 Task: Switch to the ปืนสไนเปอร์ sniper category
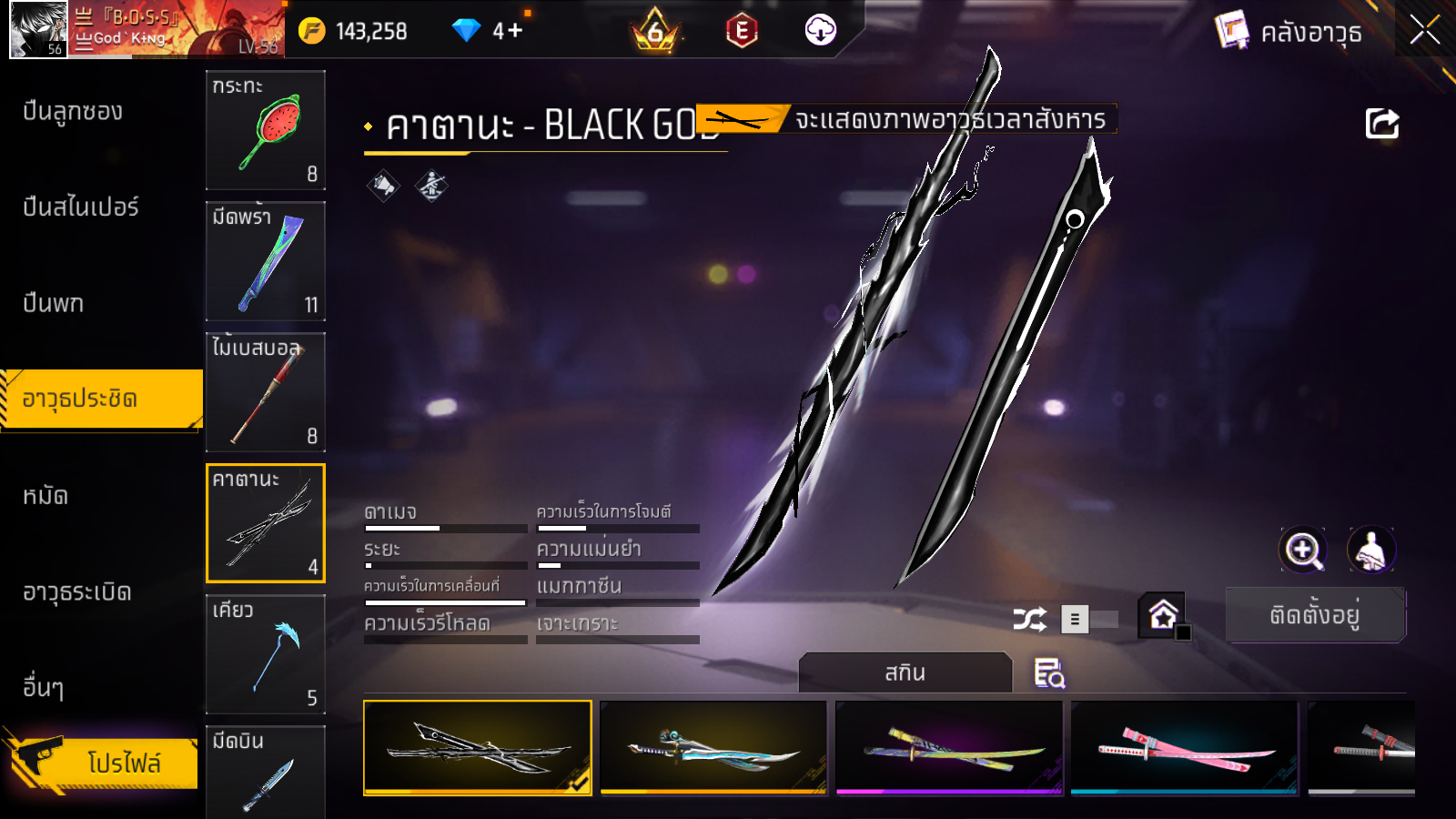tap(81, 207)
